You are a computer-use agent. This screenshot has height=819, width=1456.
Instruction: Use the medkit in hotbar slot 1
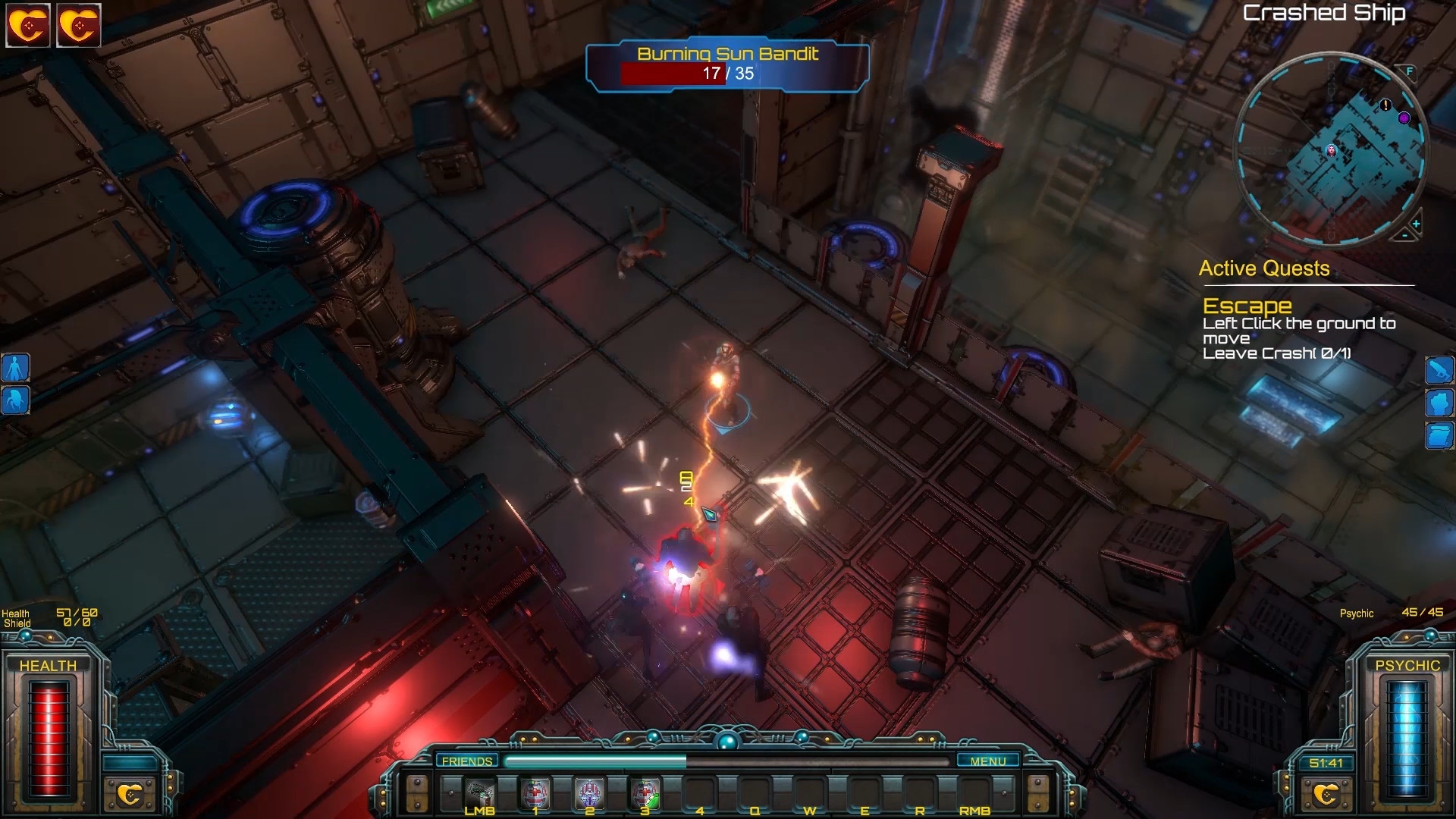[x=535, y=794]
